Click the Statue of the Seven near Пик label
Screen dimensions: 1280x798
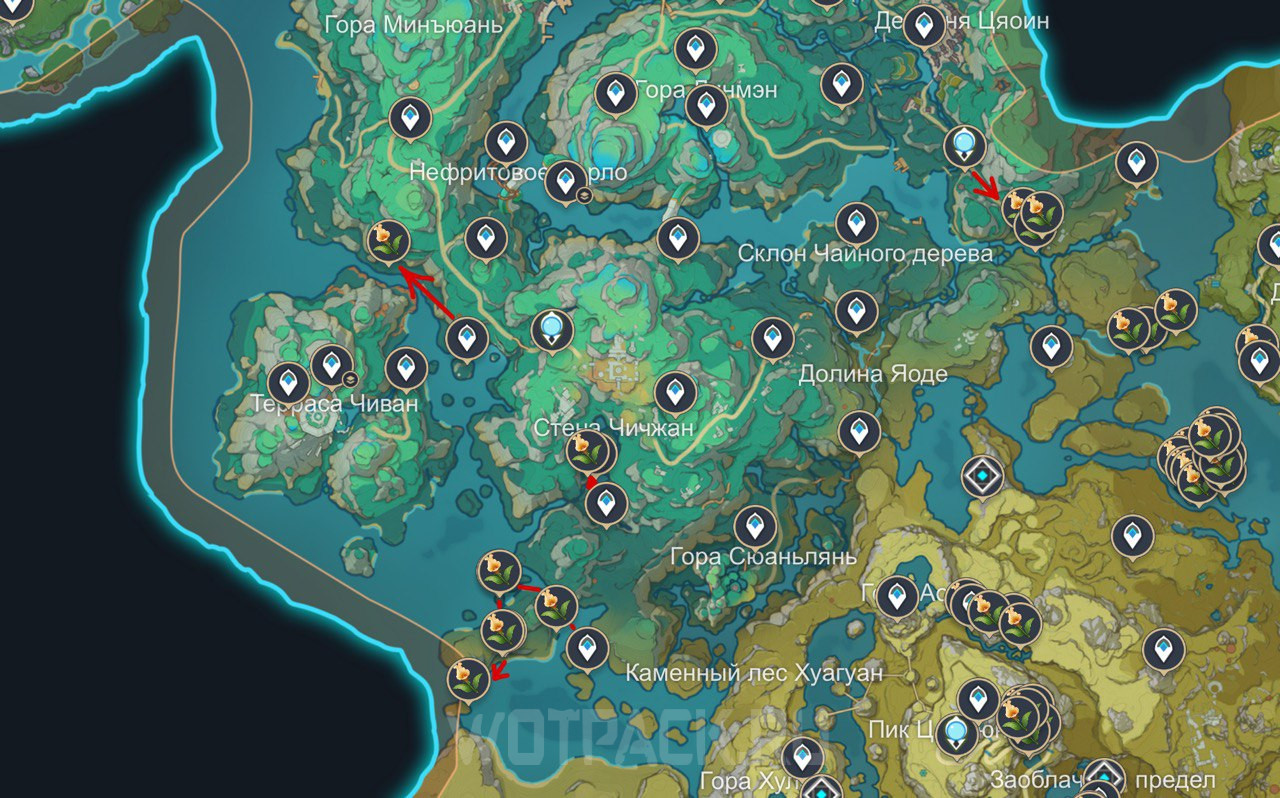click(957, 733)
